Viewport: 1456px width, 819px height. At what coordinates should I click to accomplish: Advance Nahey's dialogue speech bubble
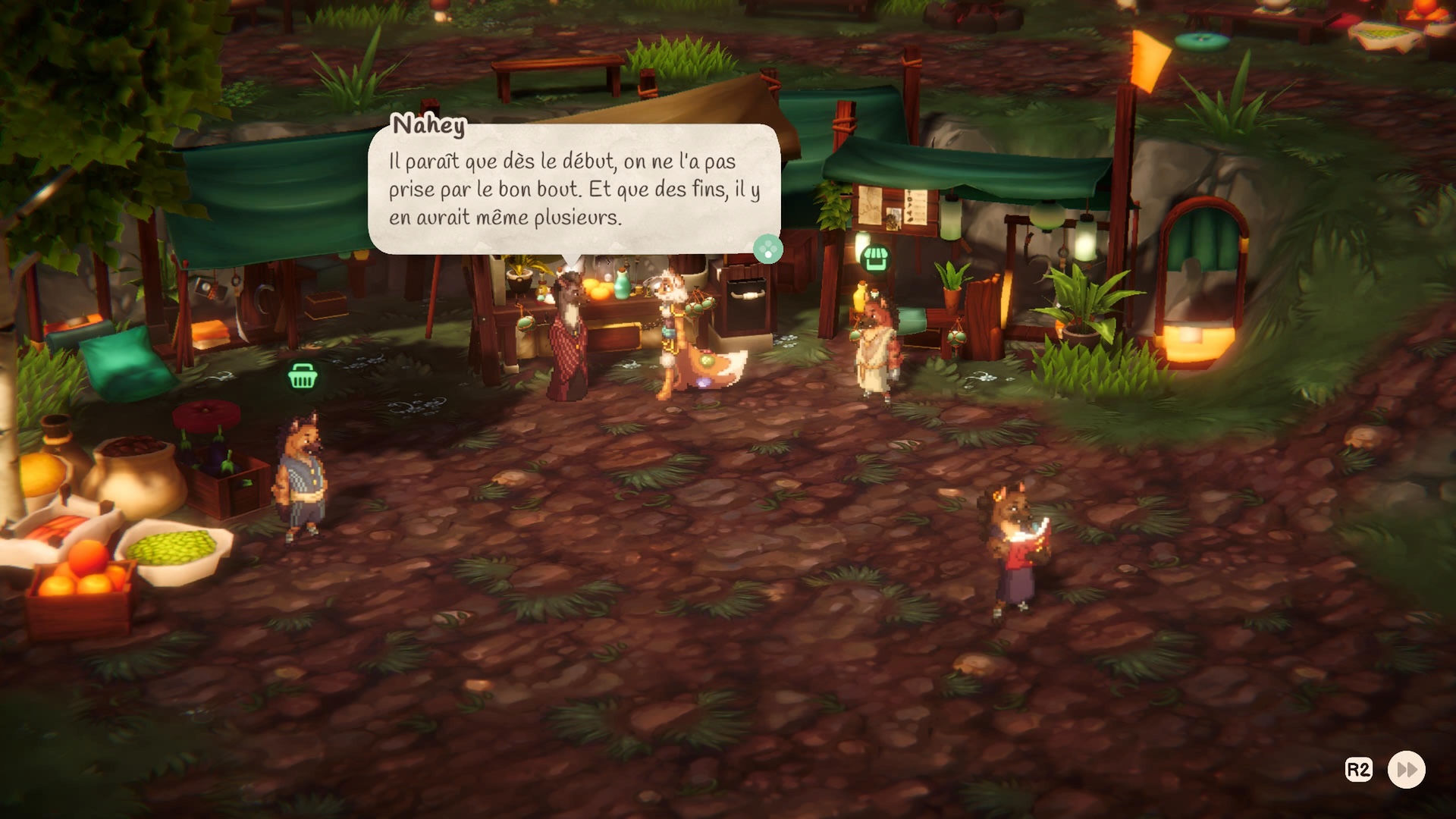tap(767, 249)
